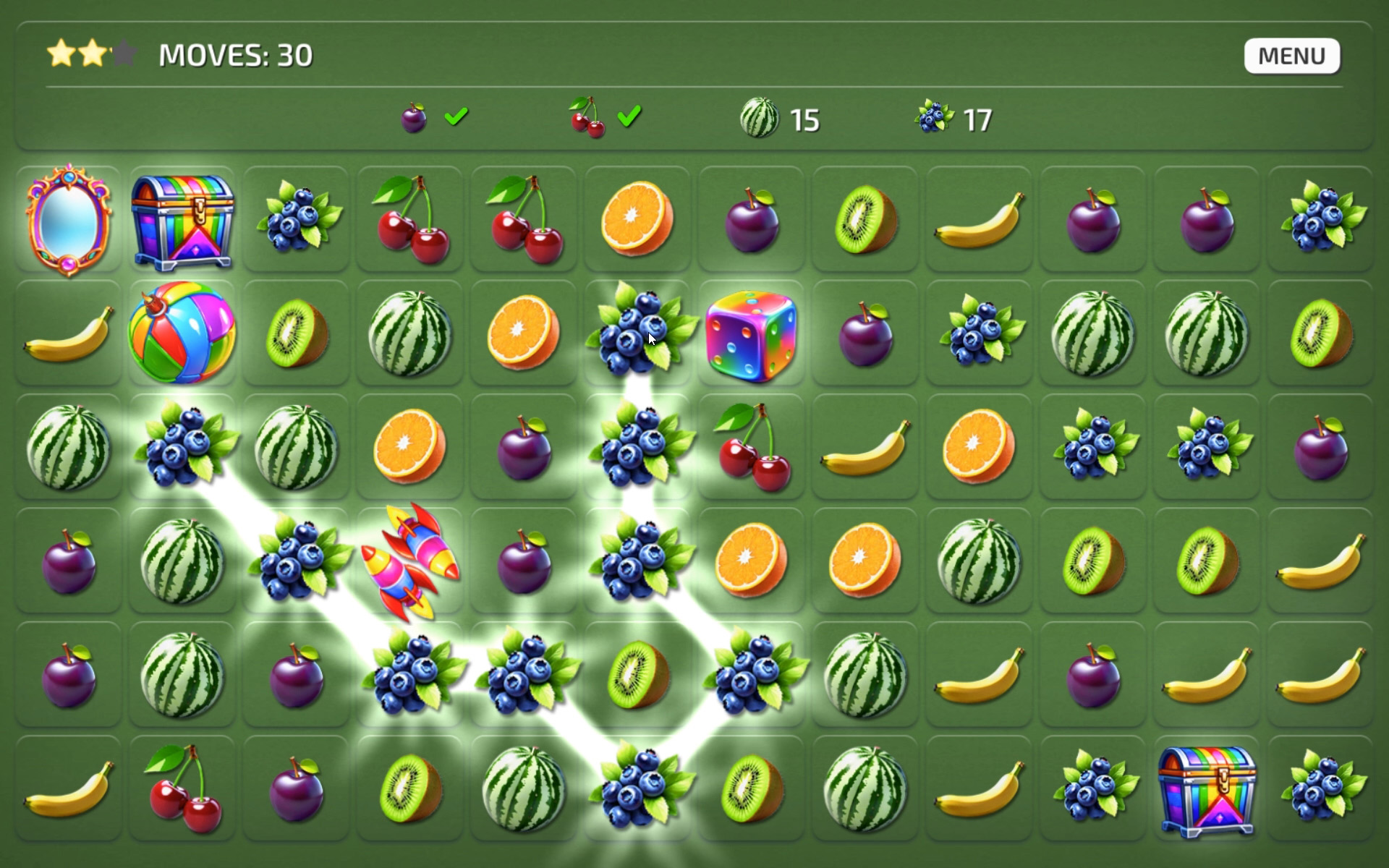Image resolution: width=1389 pixels, height=868 pixels.
Task: Click the banana beside the beach ball
Action: [x=69, y=333]
